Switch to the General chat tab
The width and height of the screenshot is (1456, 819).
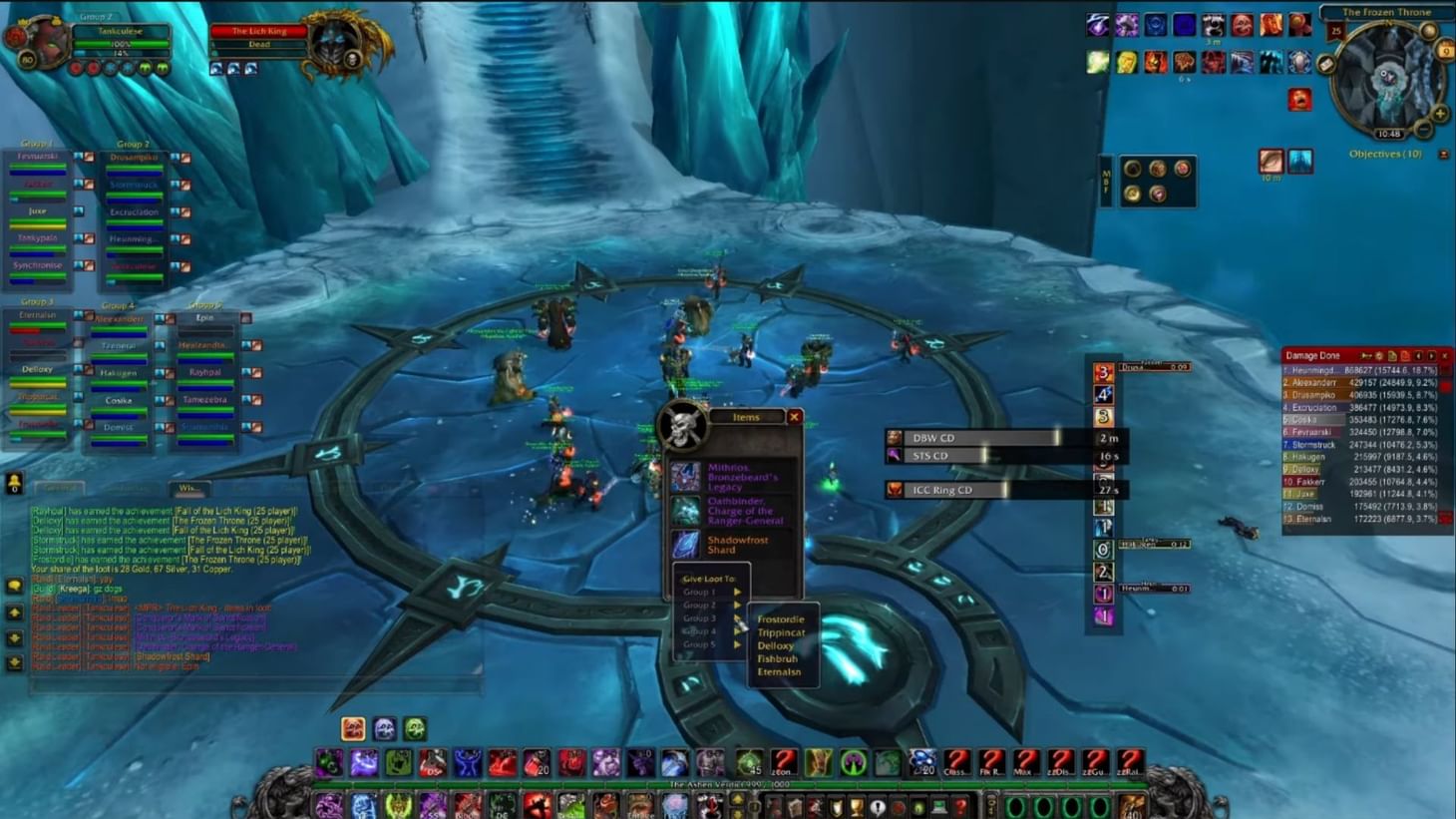click(x=60, y=488)
